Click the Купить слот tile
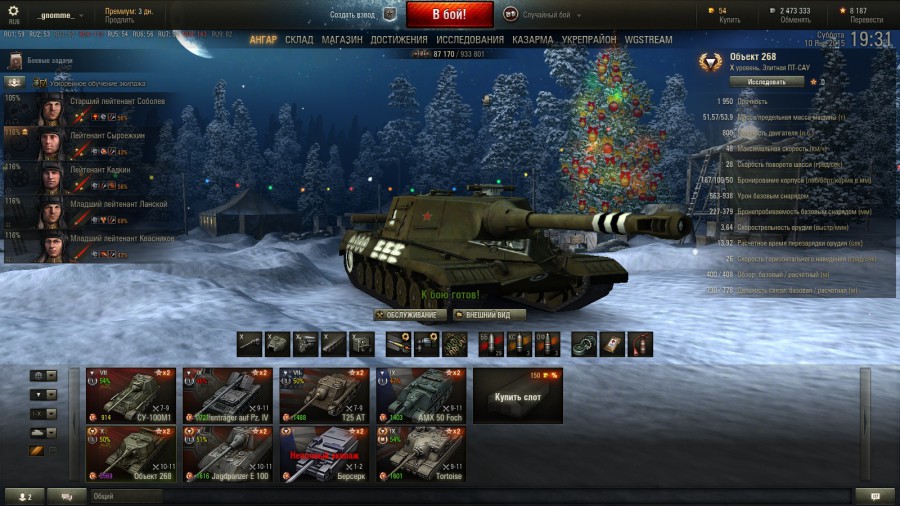Image resolution: width=900 pixels, height=506 pixels. point(518,396)
